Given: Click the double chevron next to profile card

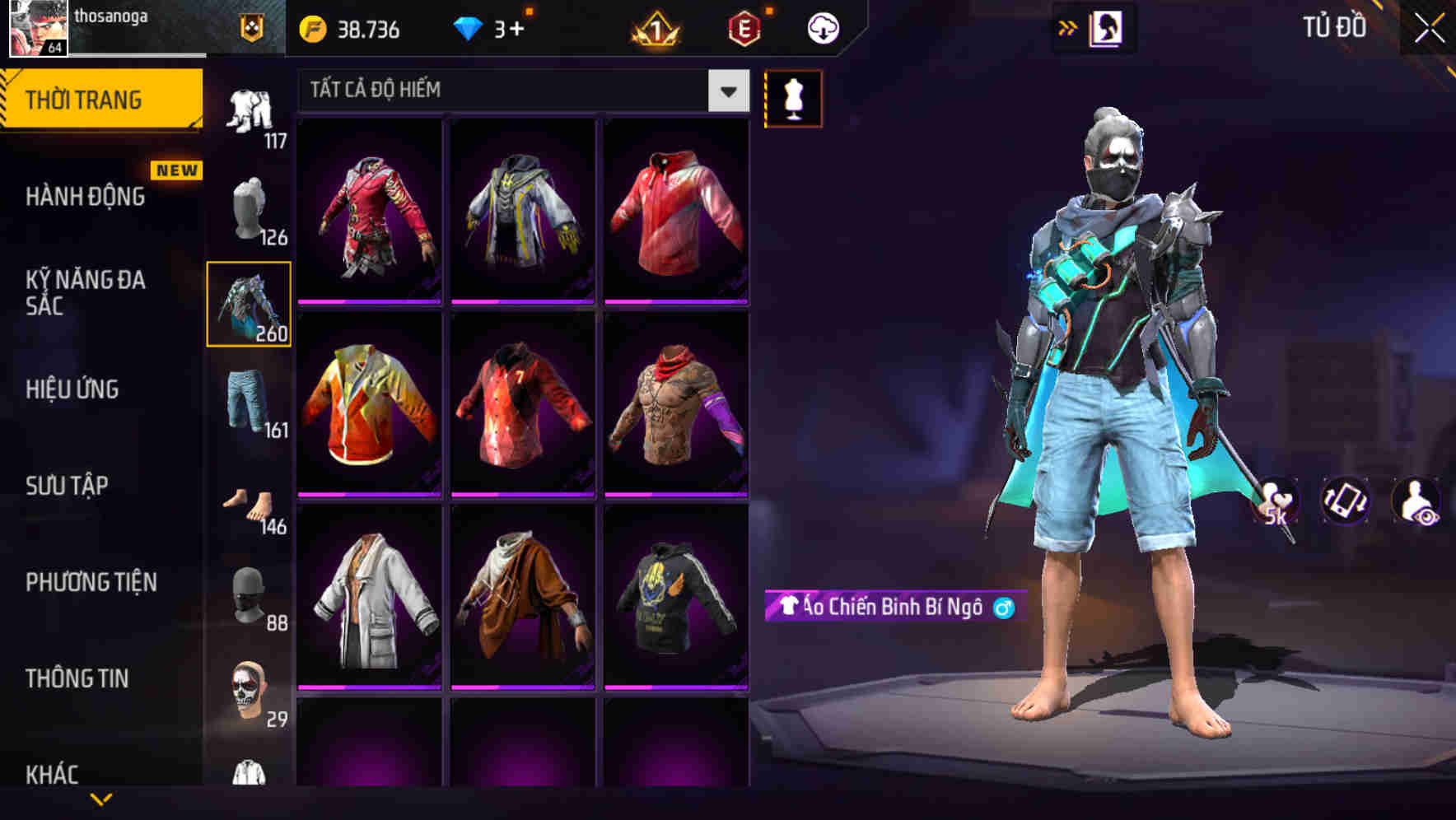Looking at the screenshot, I should click(x=1067, y=27).
